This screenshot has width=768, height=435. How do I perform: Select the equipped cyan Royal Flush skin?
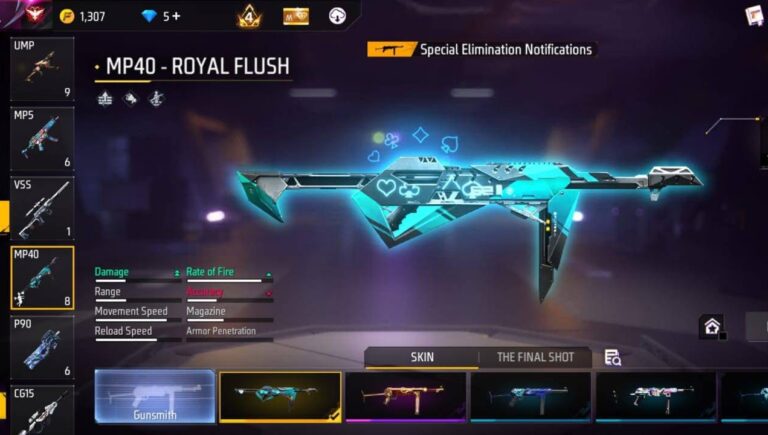[279, 396]
